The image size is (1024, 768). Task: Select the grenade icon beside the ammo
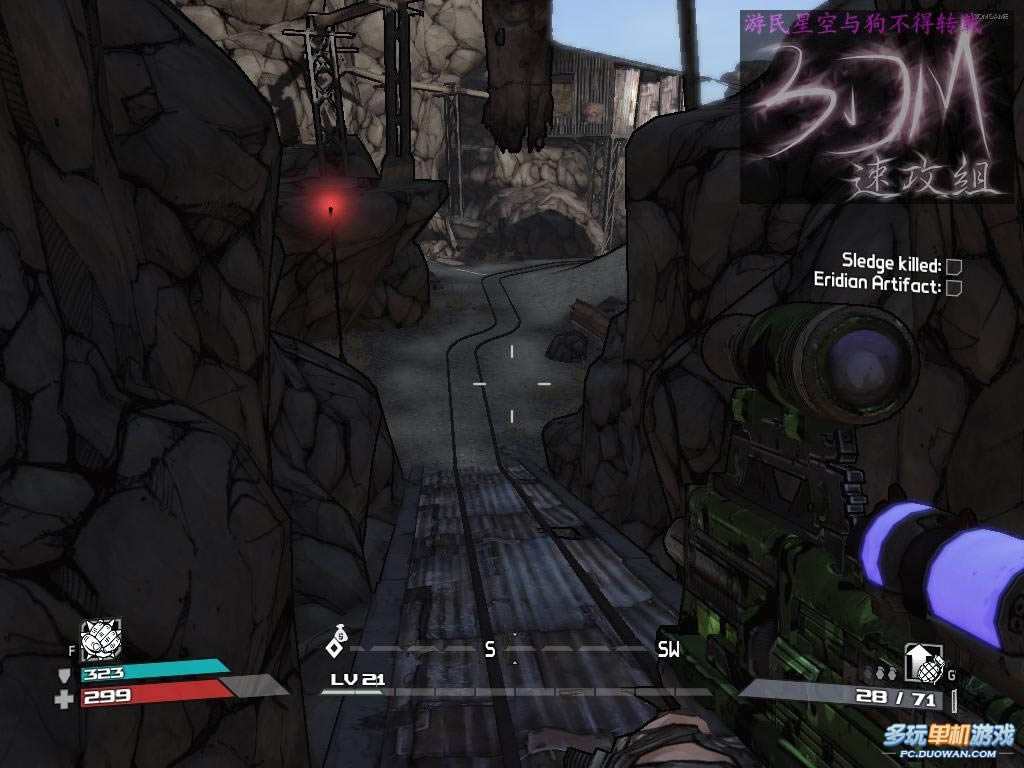(924, 663)
